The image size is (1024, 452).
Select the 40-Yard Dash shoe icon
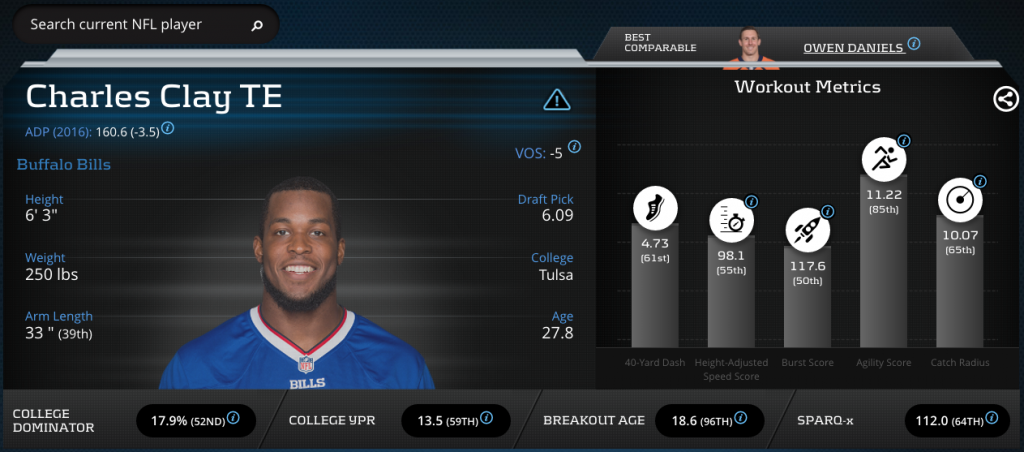(x=655, y=208)
